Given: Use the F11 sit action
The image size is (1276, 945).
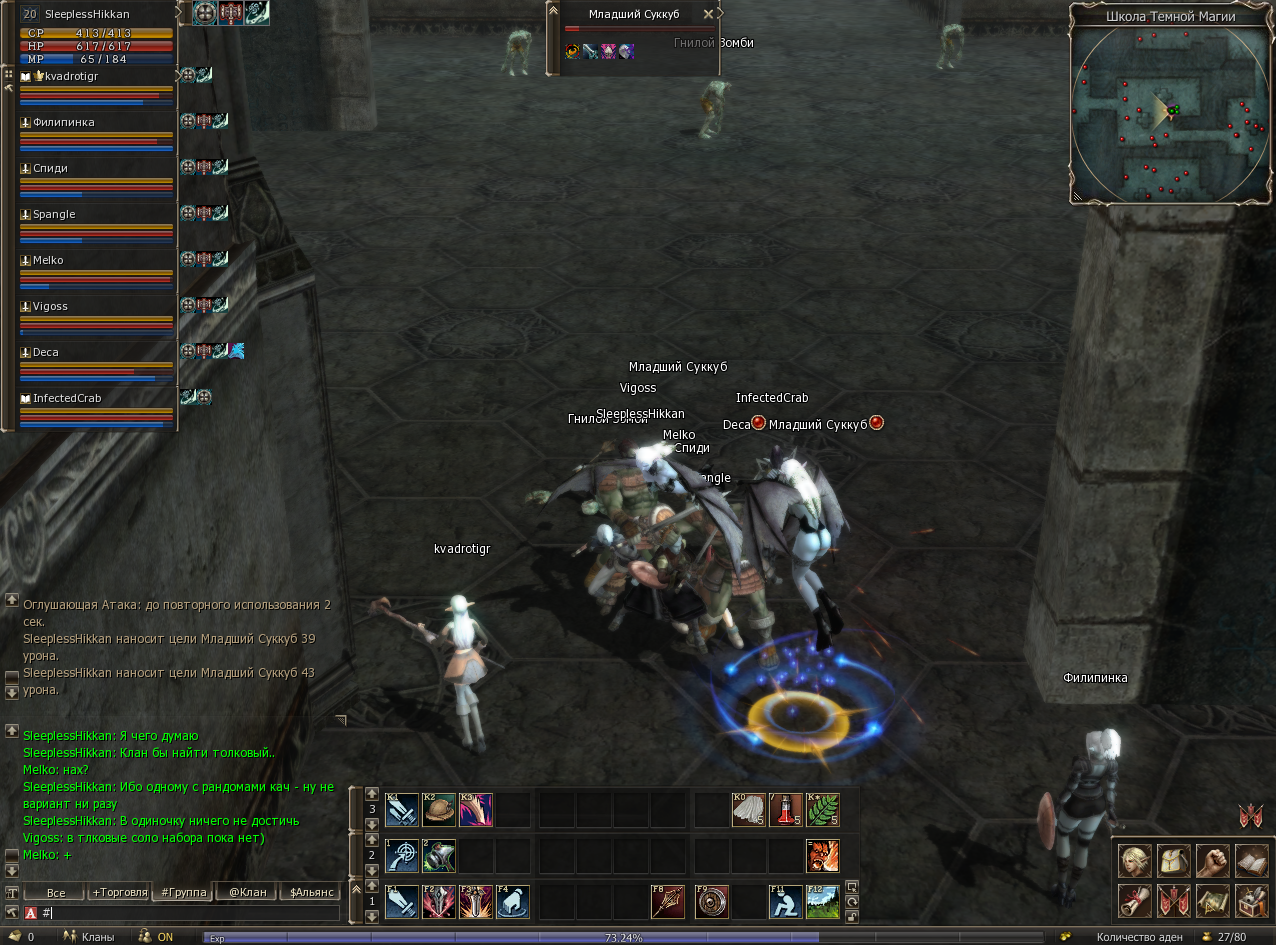Looking at the screenshot, I should (786, 902).
